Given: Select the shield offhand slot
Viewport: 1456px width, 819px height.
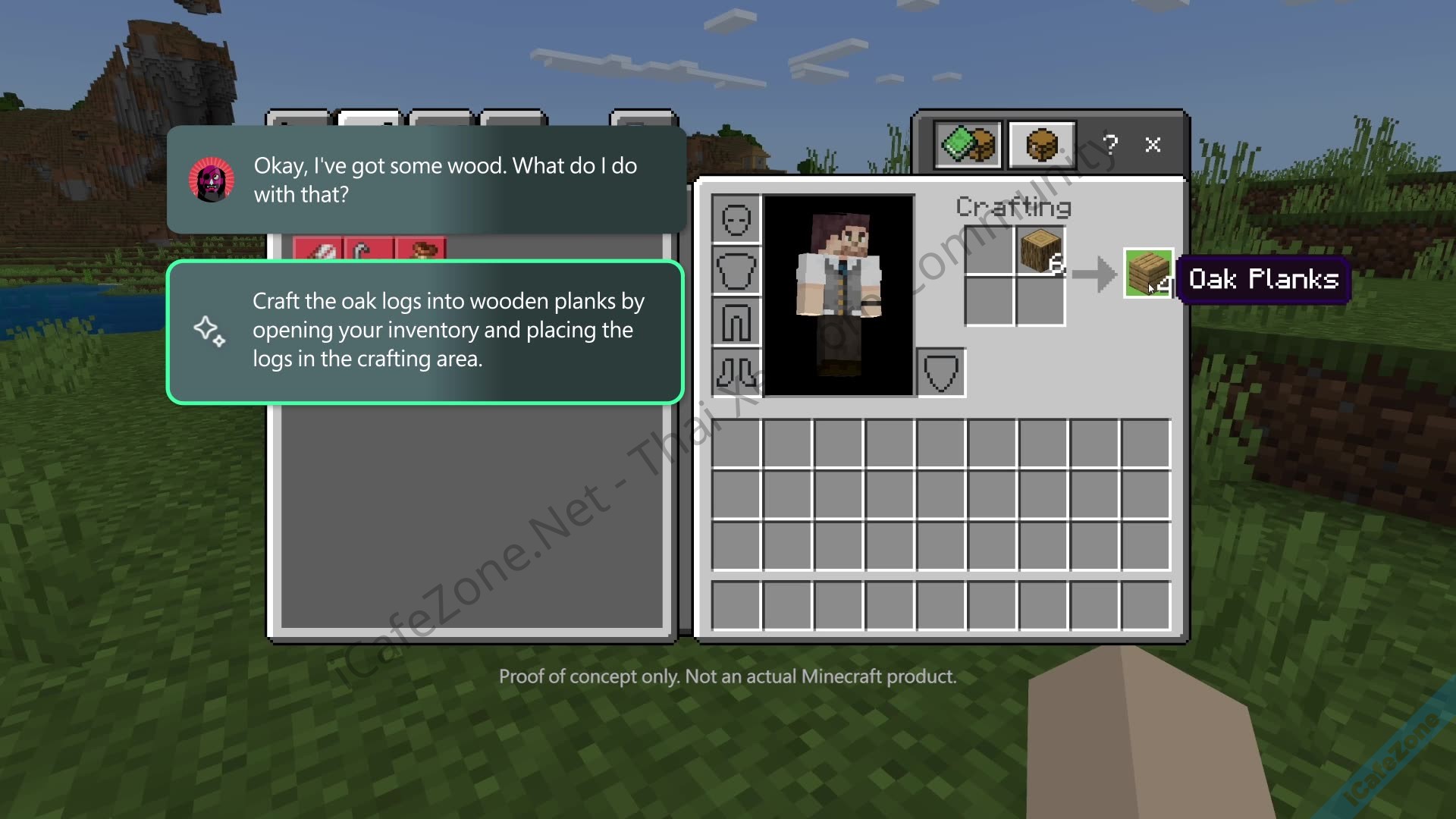Looking at the screenshot, I should pyautogui.click(x=941, y=372).
